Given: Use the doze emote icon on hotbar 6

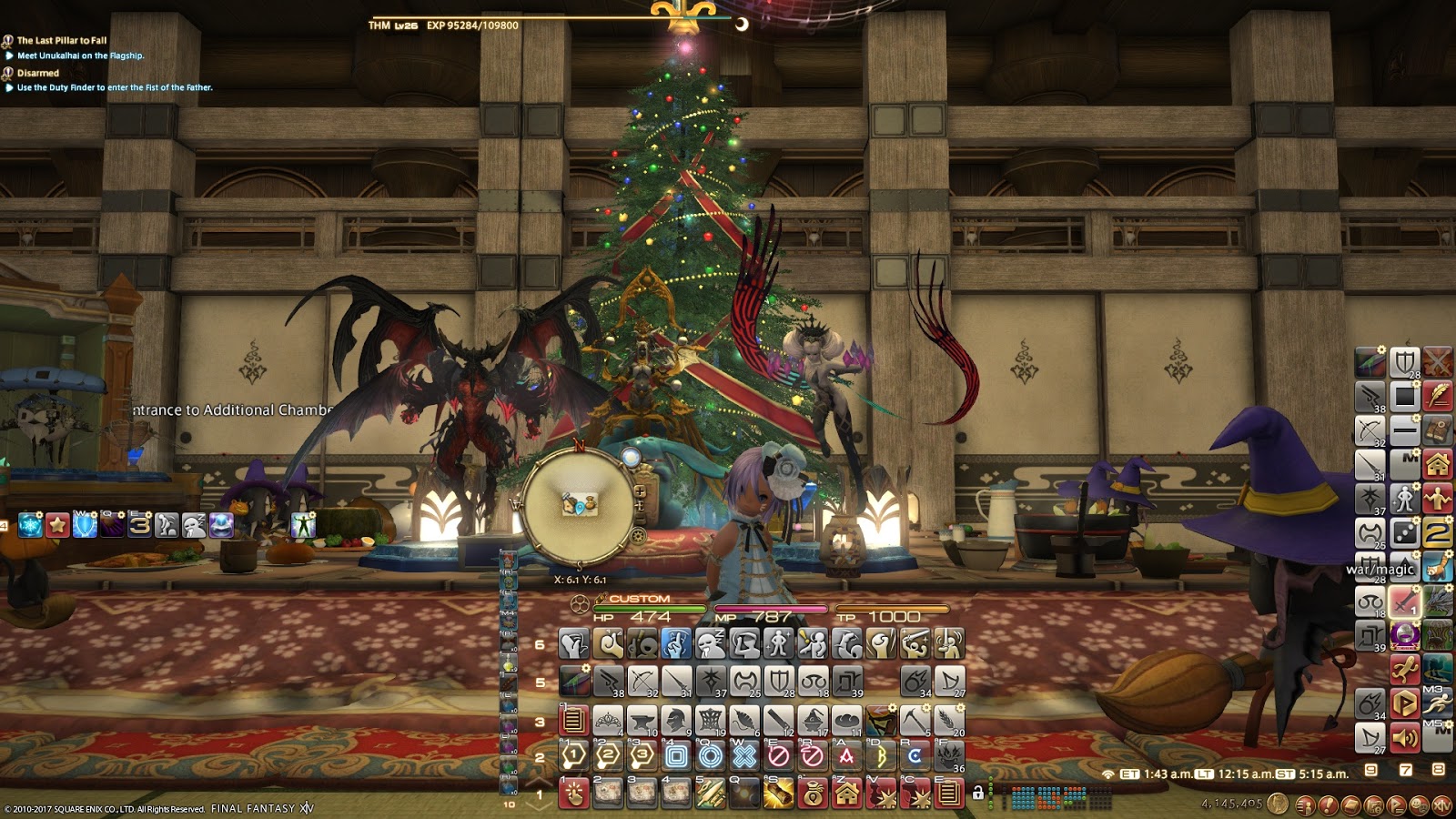Looking at the screenshot, I should point(710,646).
